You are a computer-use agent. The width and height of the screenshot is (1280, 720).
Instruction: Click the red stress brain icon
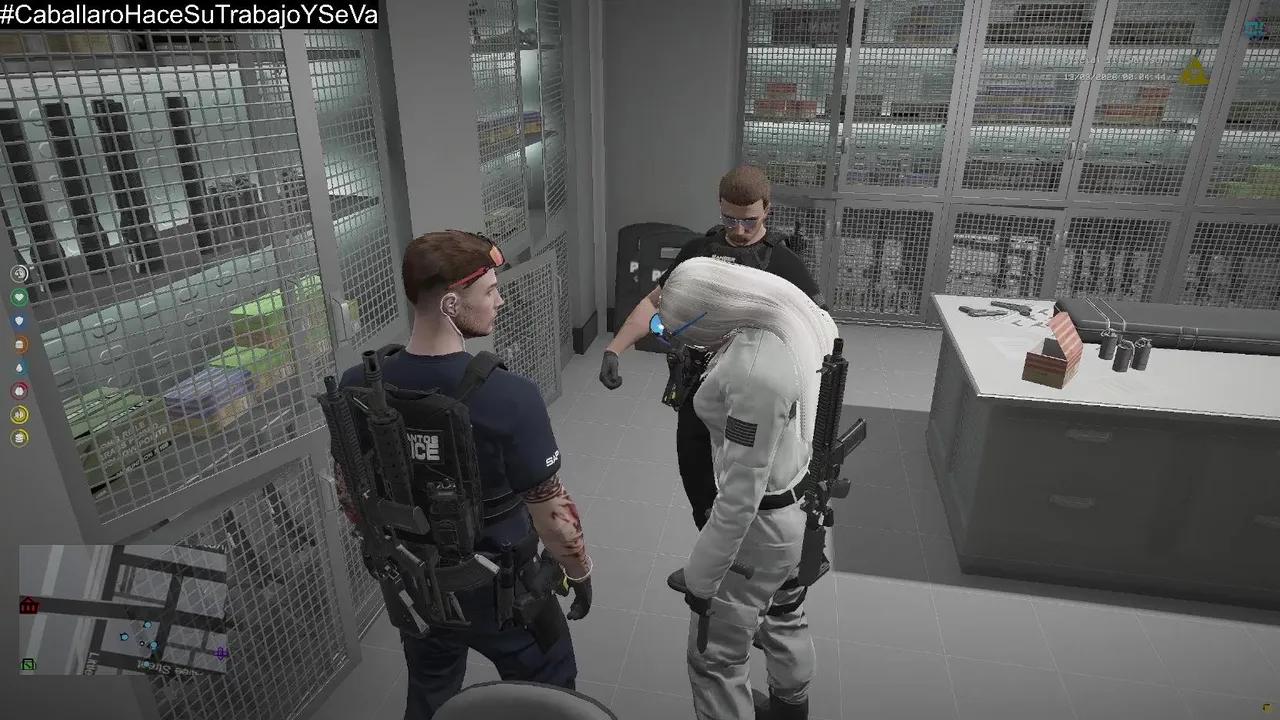point(18,390)
